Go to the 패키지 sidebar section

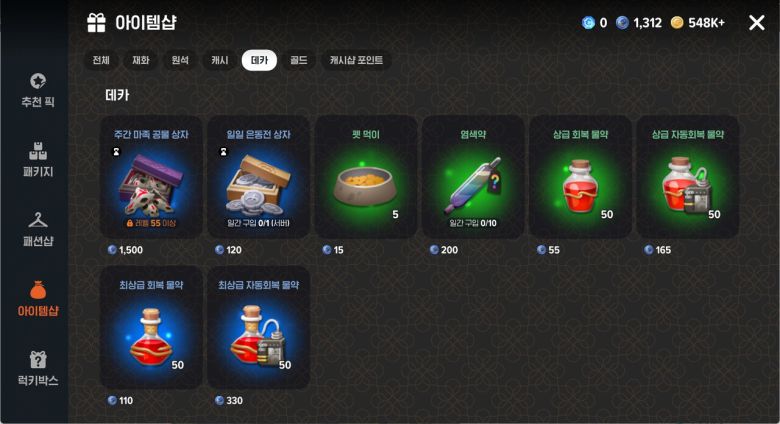(x=37, y=157)
